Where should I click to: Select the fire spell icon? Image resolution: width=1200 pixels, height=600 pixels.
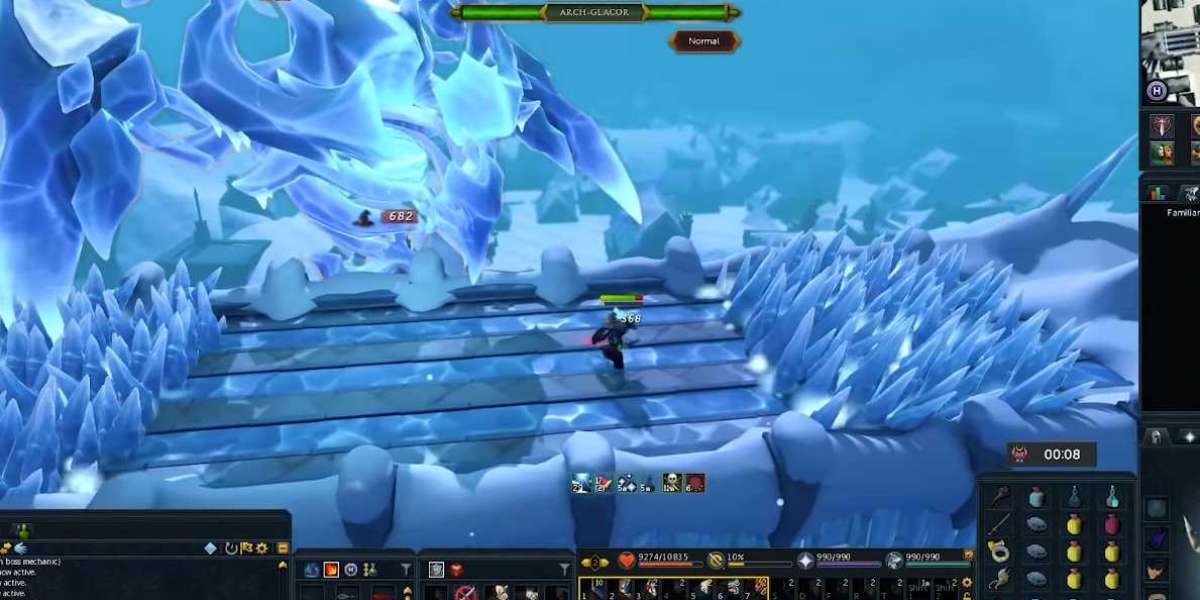click(331, 570)
